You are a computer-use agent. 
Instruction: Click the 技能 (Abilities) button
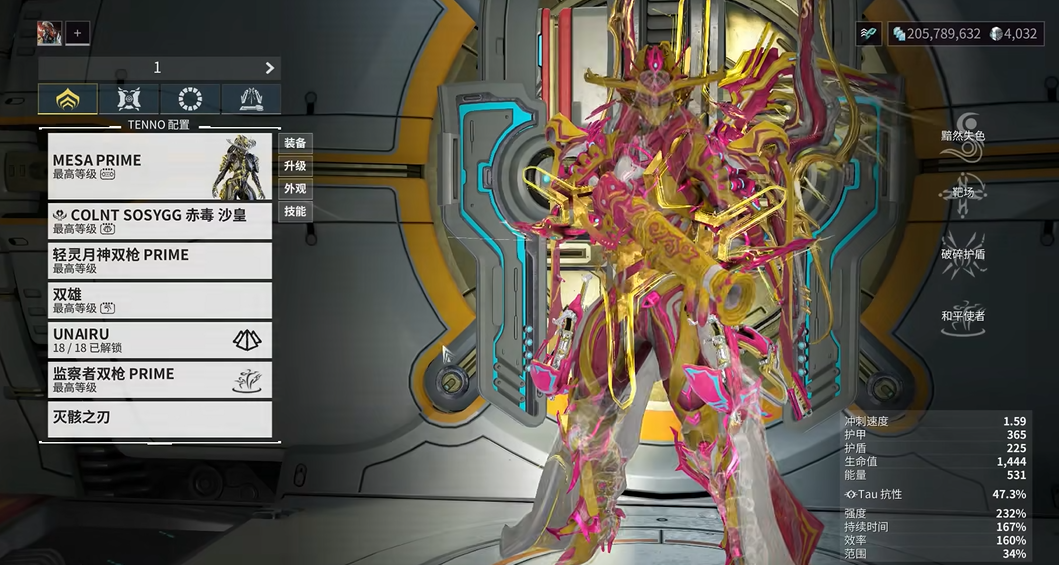295,212
